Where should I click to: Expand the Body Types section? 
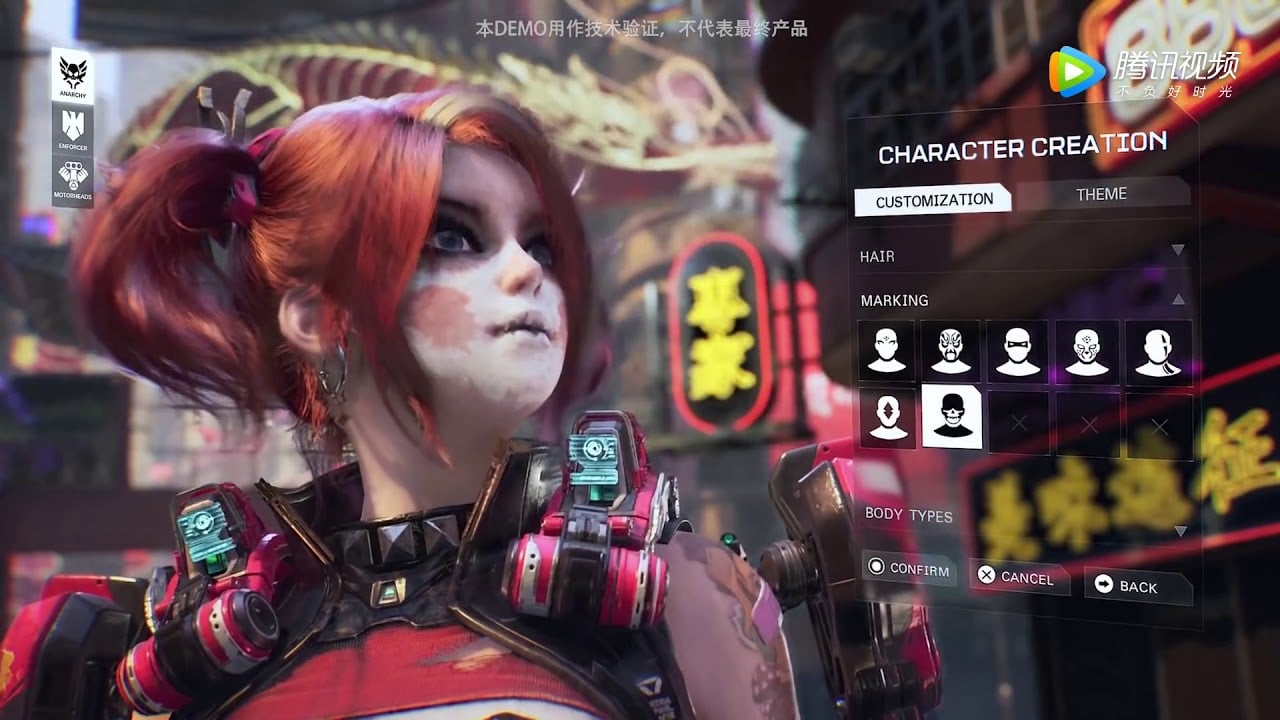point(1179,530)
